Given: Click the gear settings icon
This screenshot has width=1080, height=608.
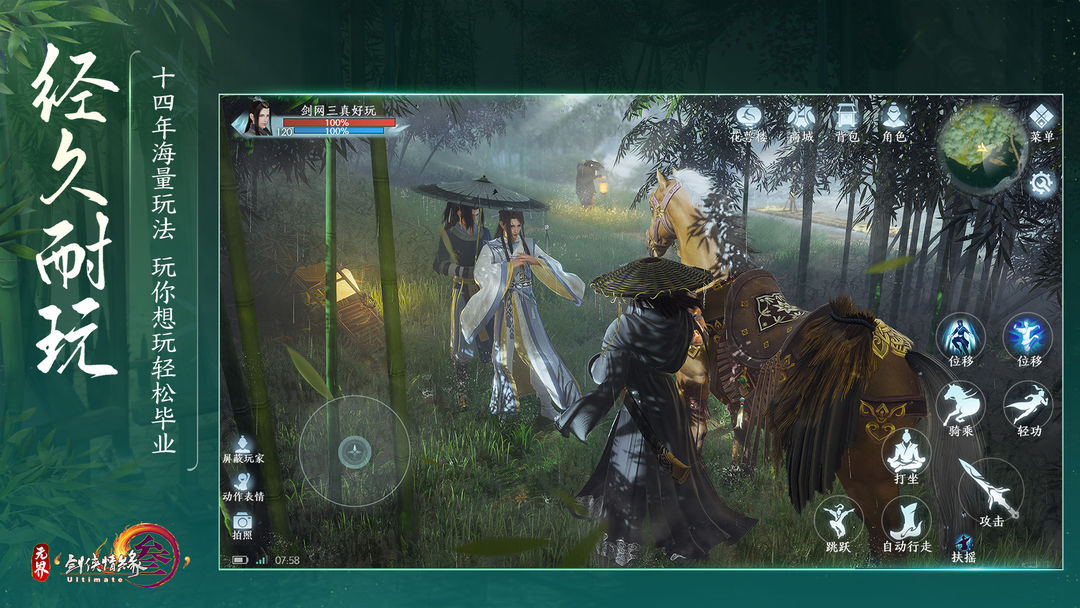Looking at the screenshot, I should tap(1042, 183).
